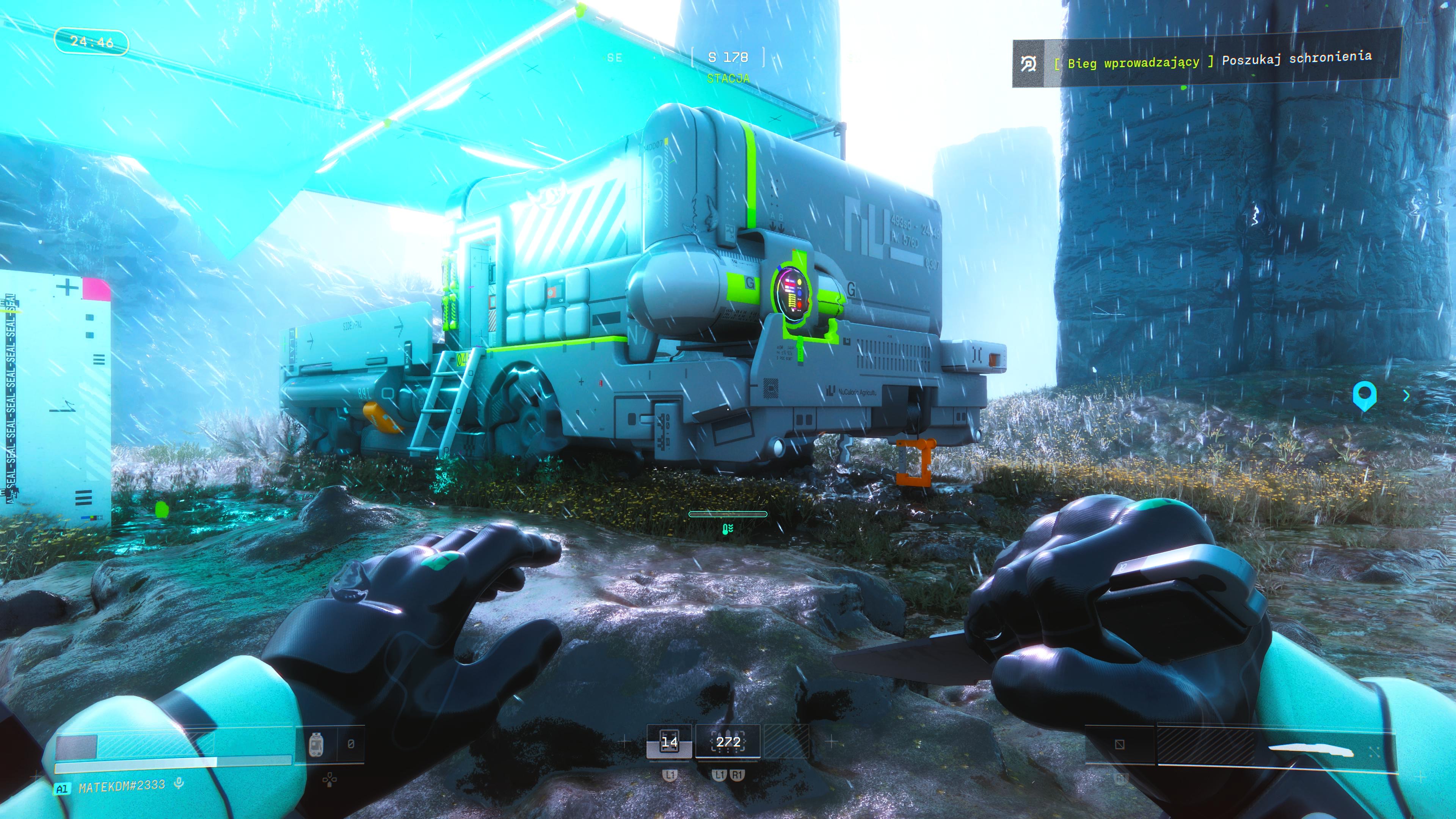Choose the ability slot showing 14

(x=669, y=742)
